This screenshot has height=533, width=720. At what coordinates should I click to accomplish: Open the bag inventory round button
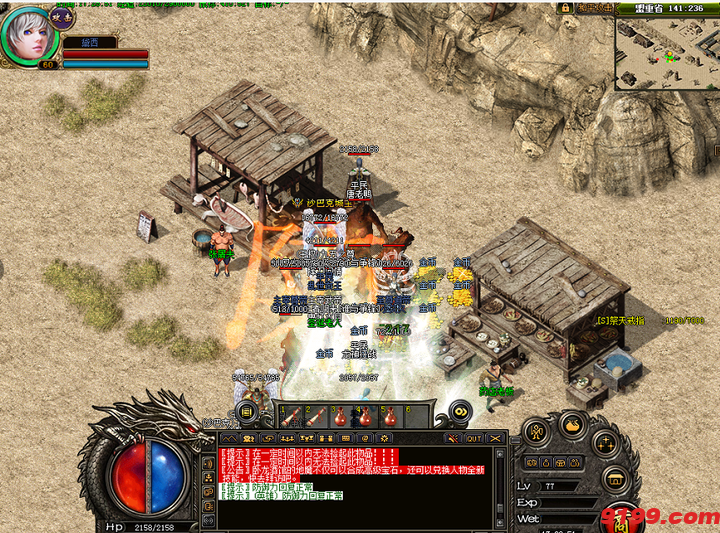coord(571,425)
